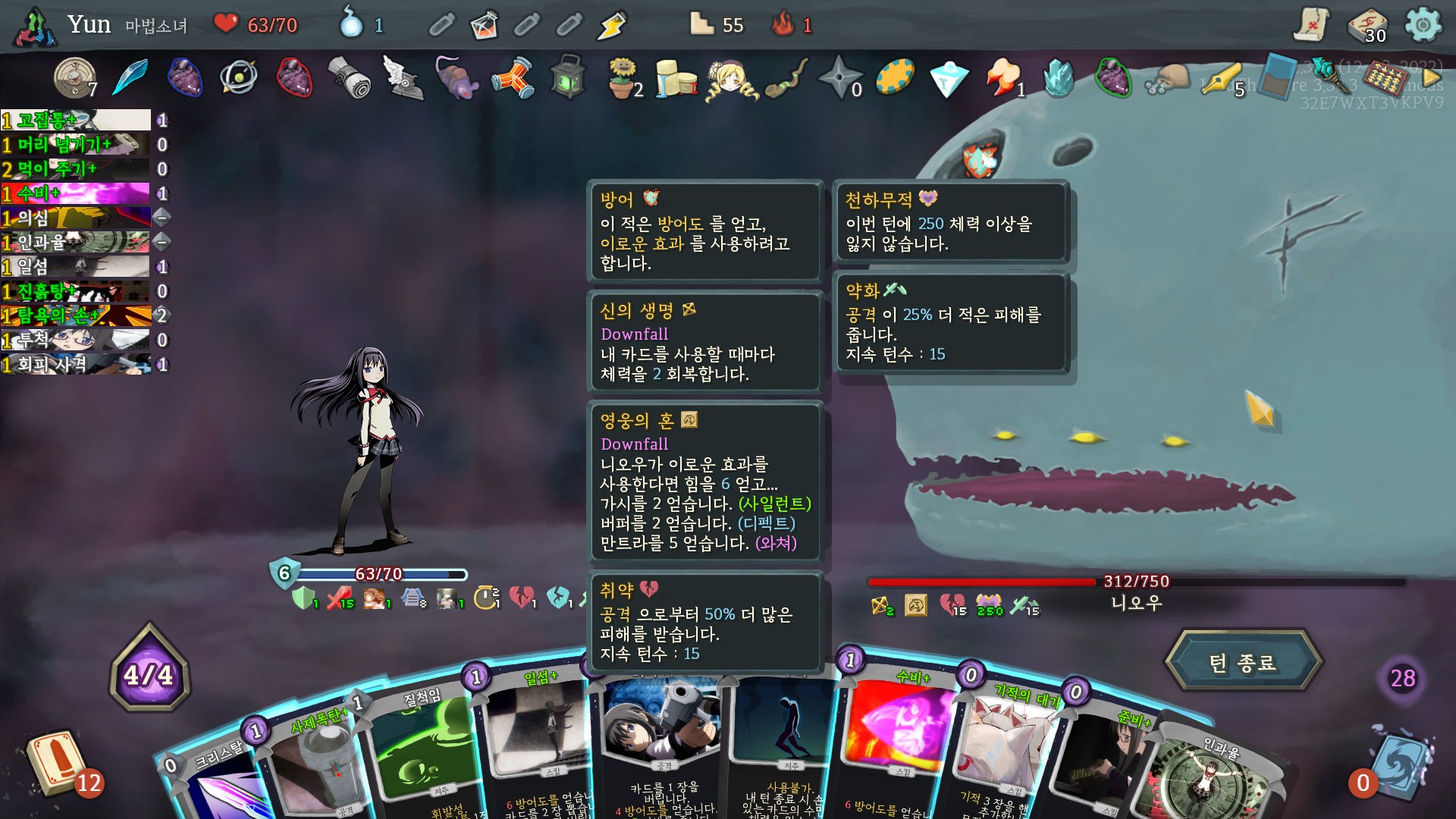Use the lightning bolt potion
1456x819 pixels.
click(611, 26)
